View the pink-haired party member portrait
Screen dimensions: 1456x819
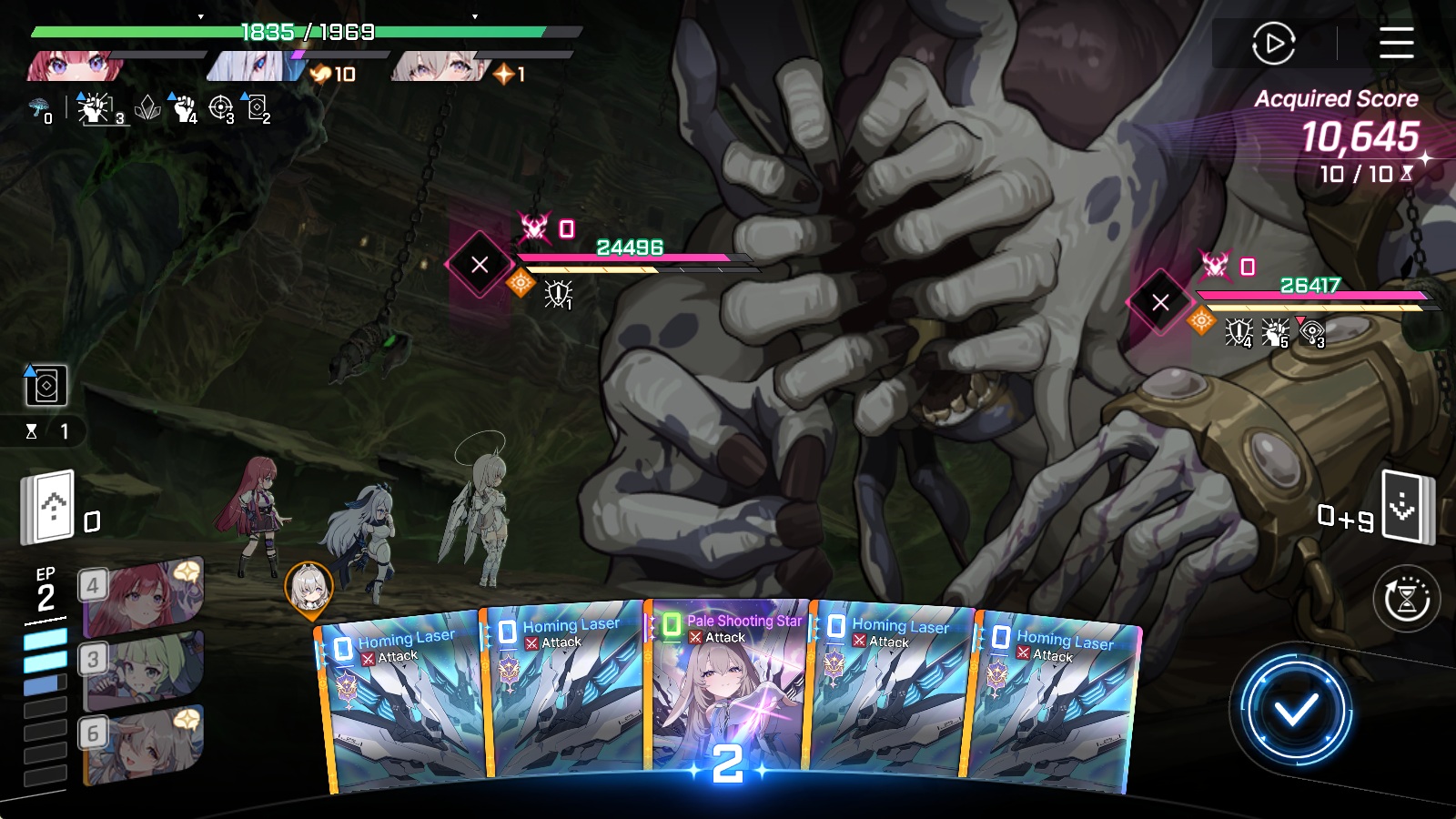click(x=71, y=66)
